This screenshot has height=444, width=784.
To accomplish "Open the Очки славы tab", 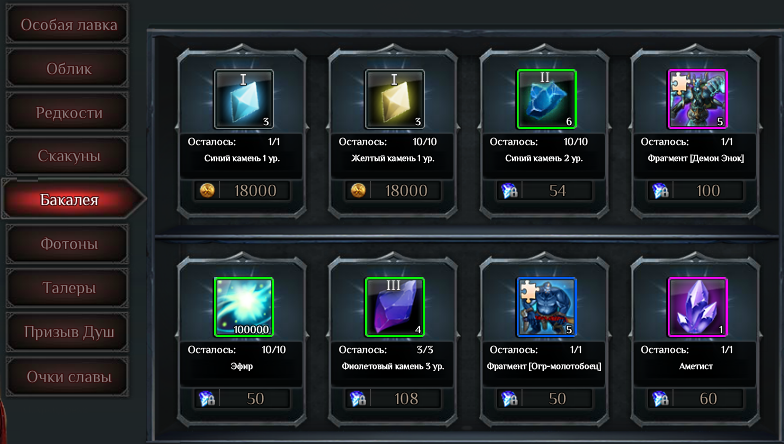I will (x=68, y=376).
